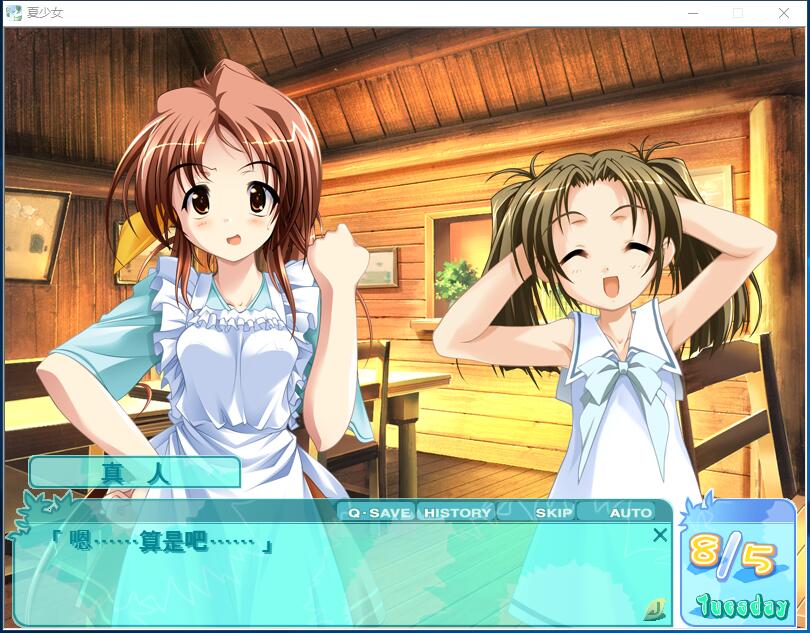Toggle AUTO text advance mode
810x633 pixels.
coord(630,512)
